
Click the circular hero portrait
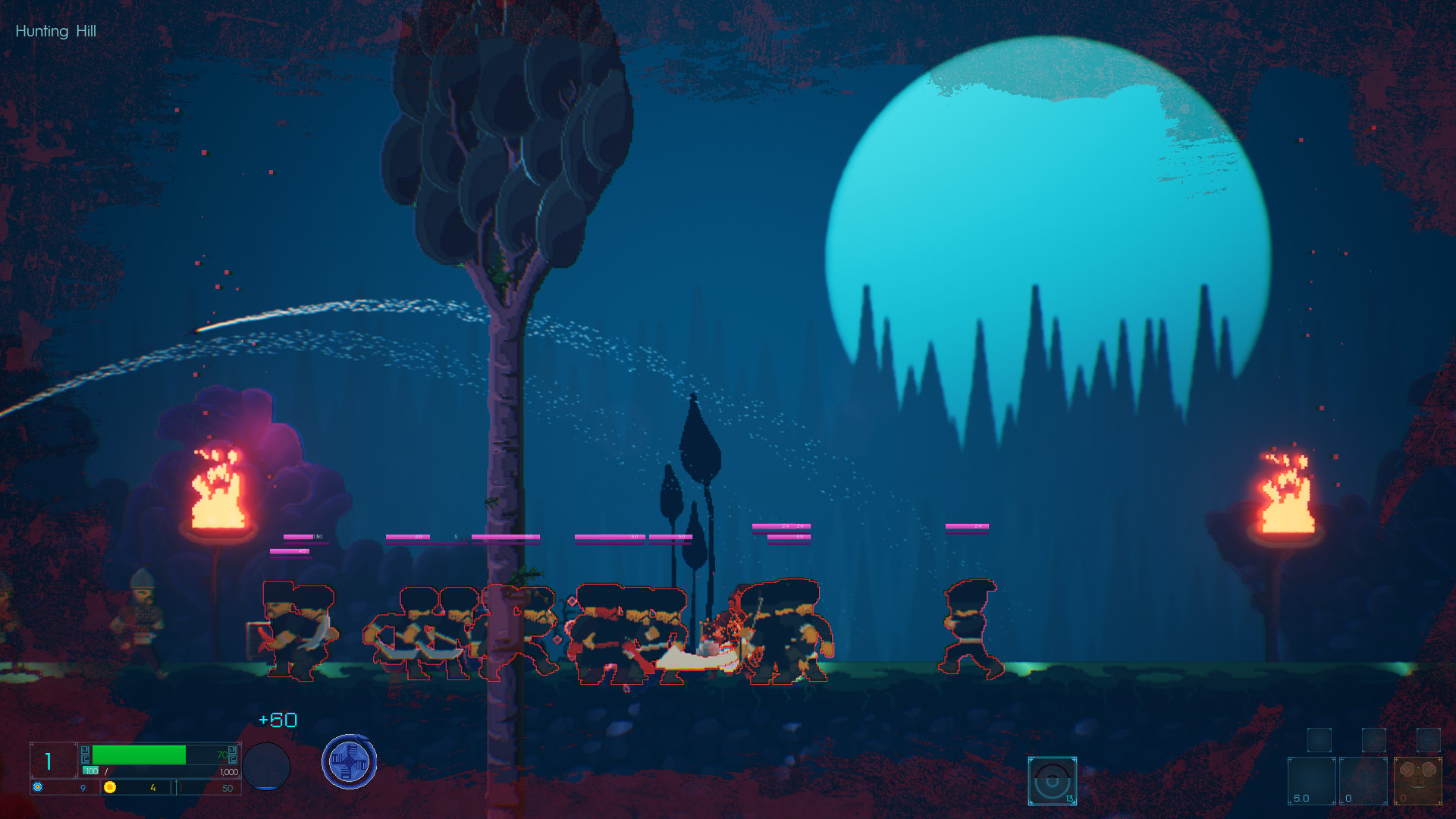click(266, 767)
